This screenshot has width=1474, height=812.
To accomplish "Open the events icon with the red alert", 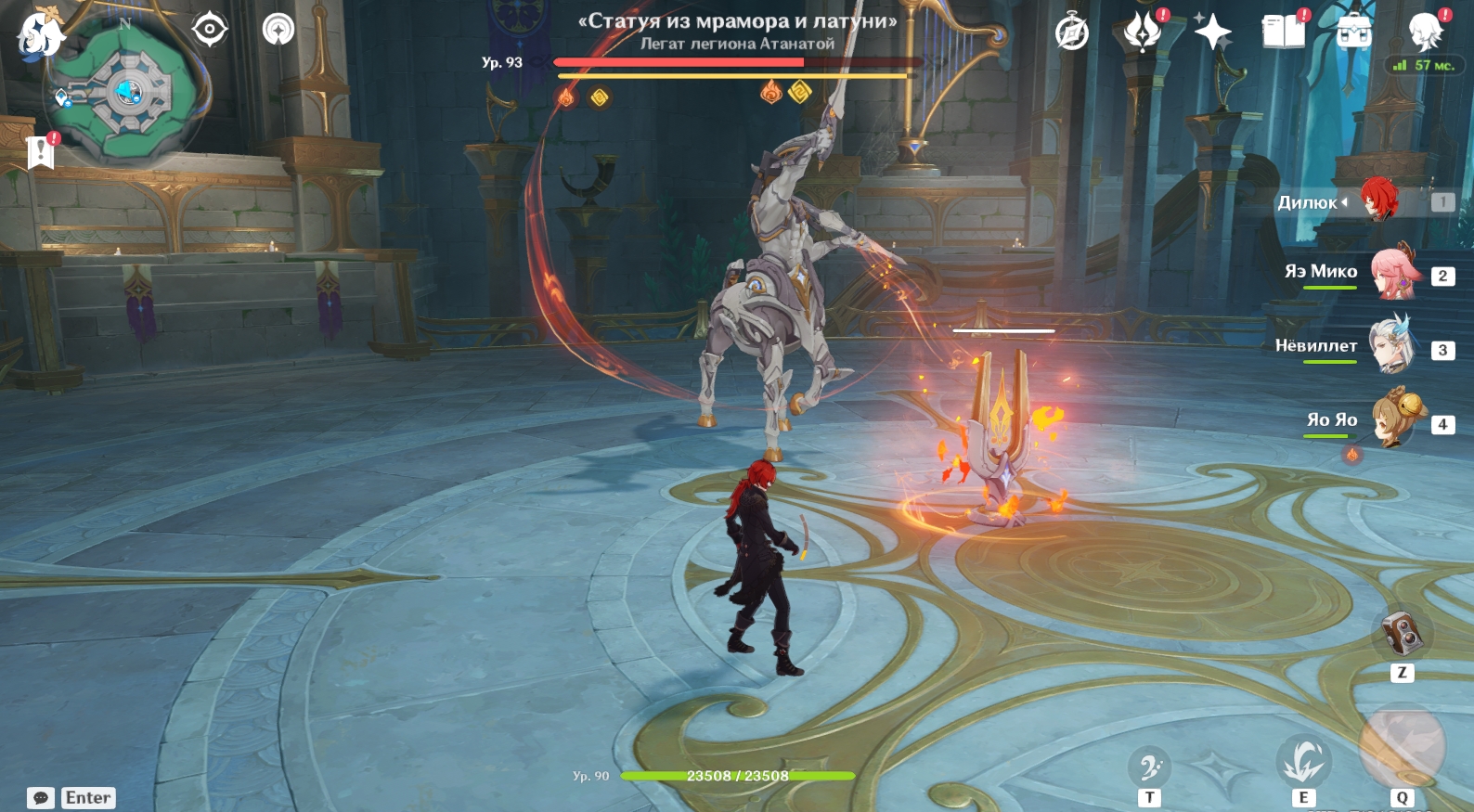I will click(x=1143, y=32).
